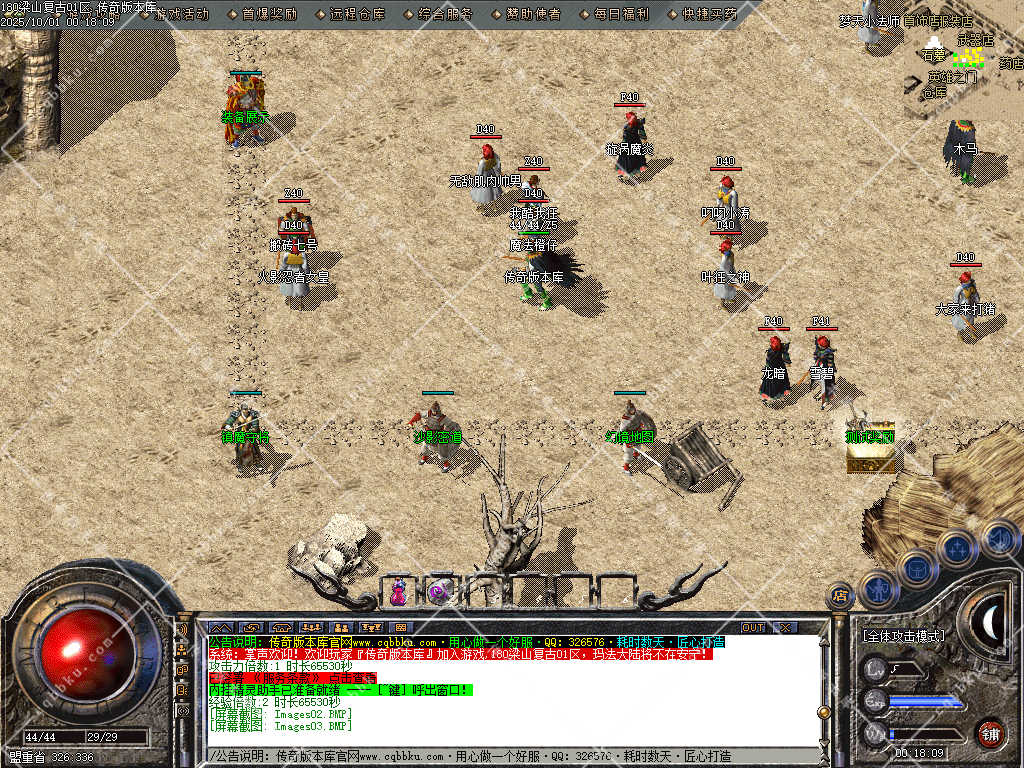This screenshot has width=1024, height=768.
Task: Open the red 铺 stall button
Action: (x=990, y=733)
